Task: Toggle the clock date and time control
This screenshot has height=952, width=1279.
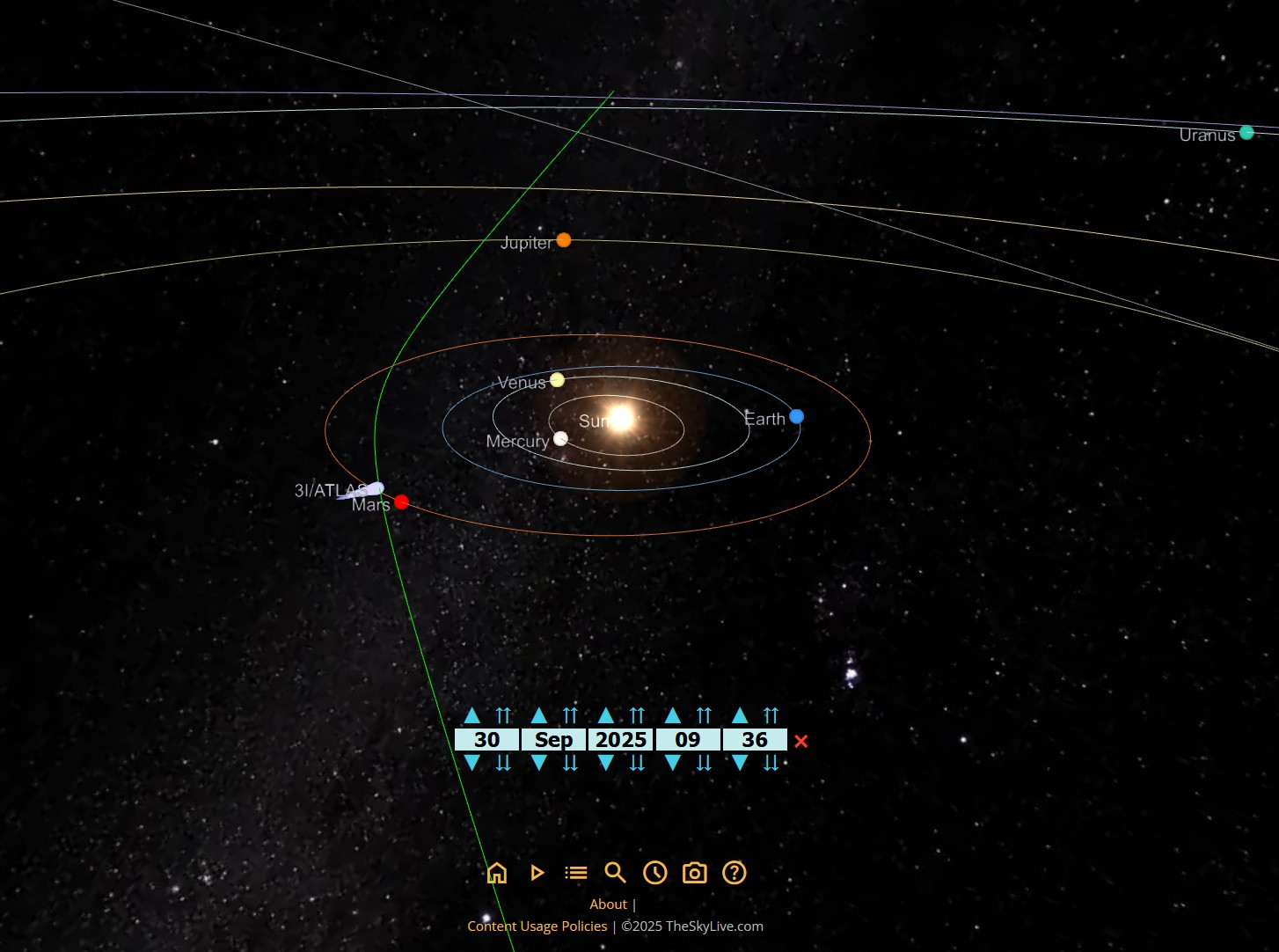Action: tap(654, 873)
